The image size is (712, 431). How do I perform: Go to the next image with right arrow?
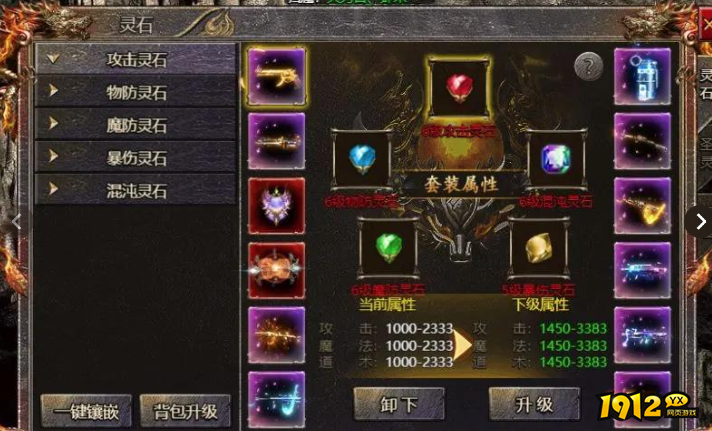701,222
